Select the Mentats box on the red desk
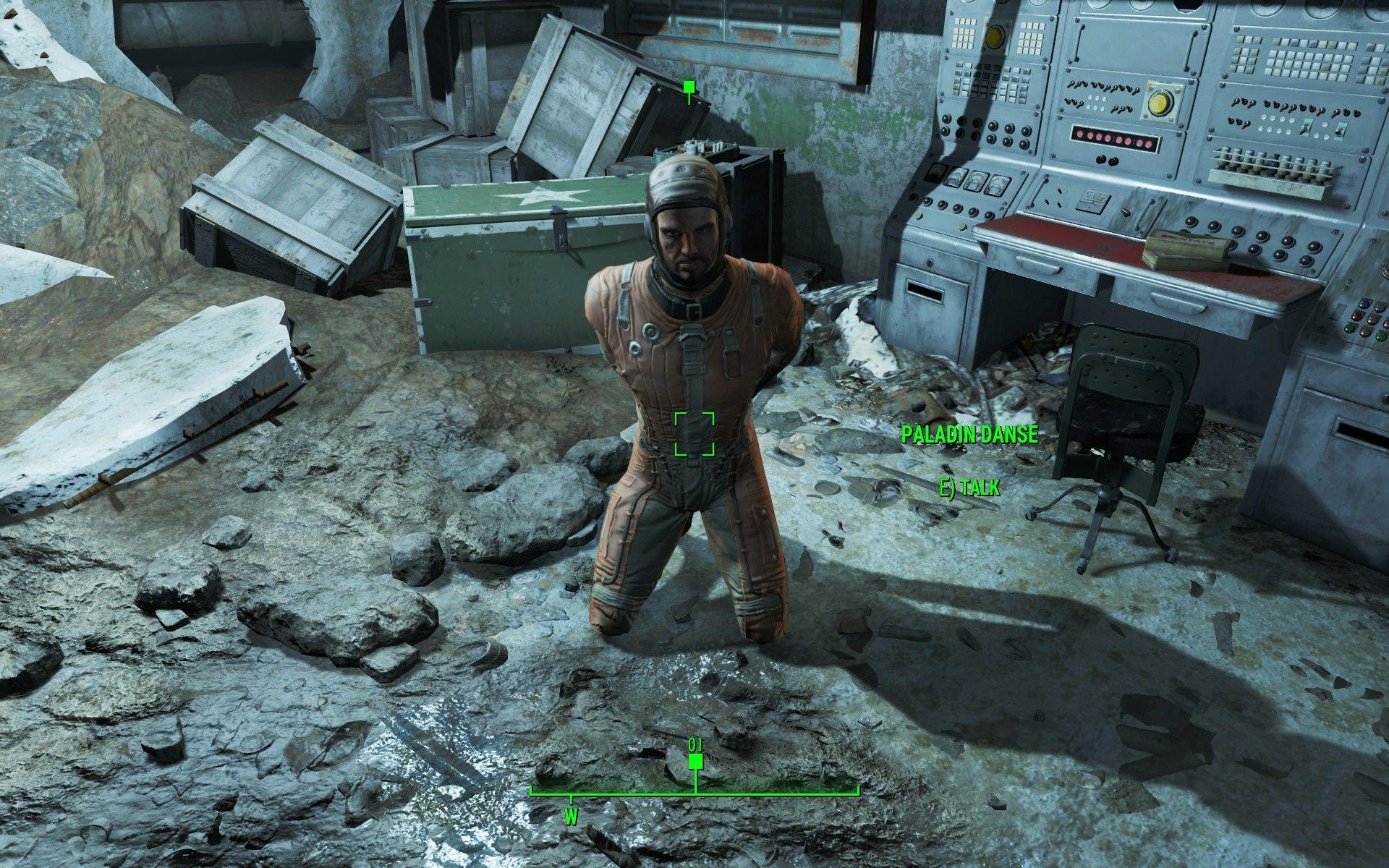Viewport: 1389px width, 868px height. click(1186, 248)
